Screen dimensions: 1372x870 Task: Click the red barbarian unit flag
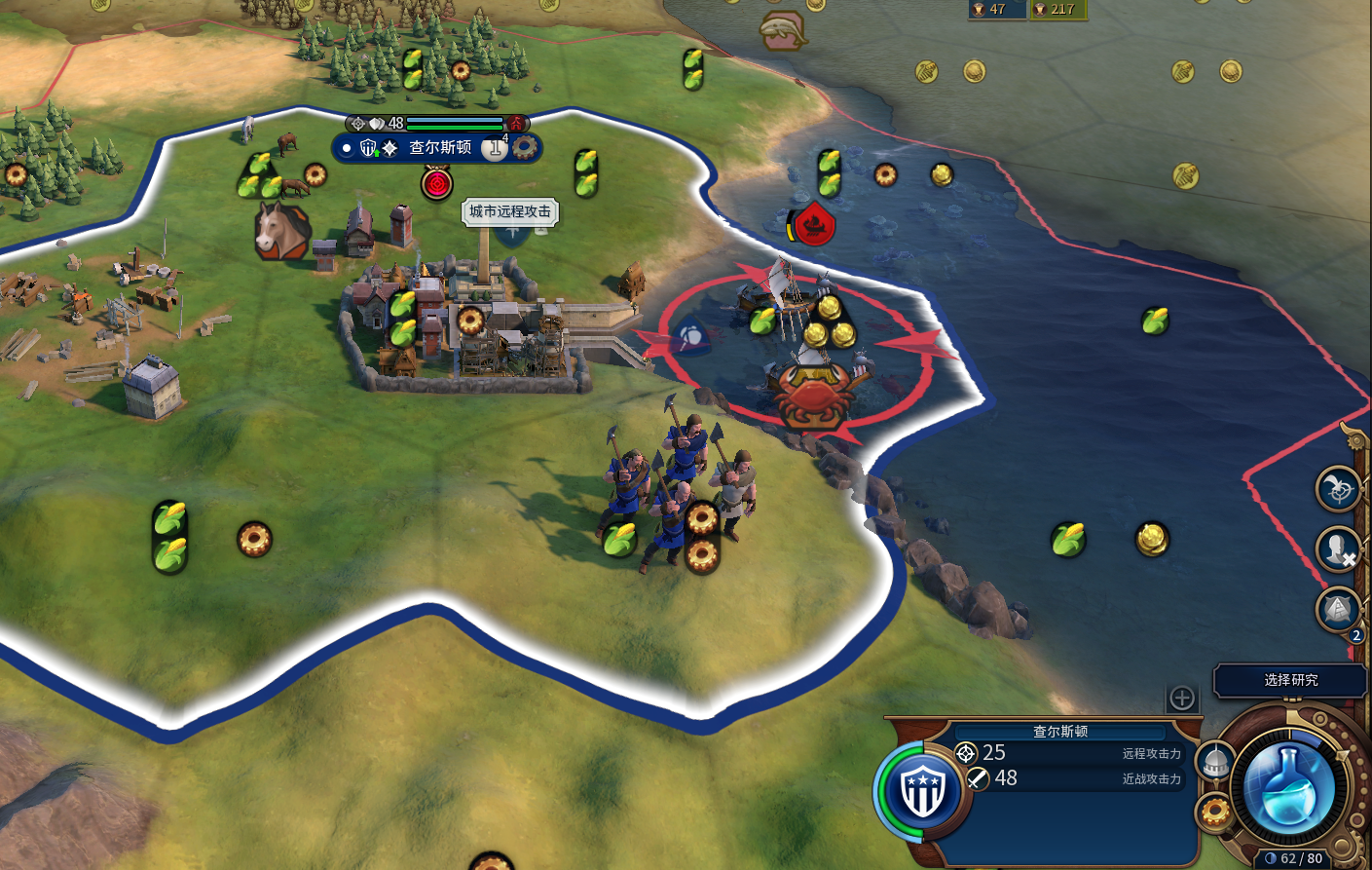[x=814, y=224]
